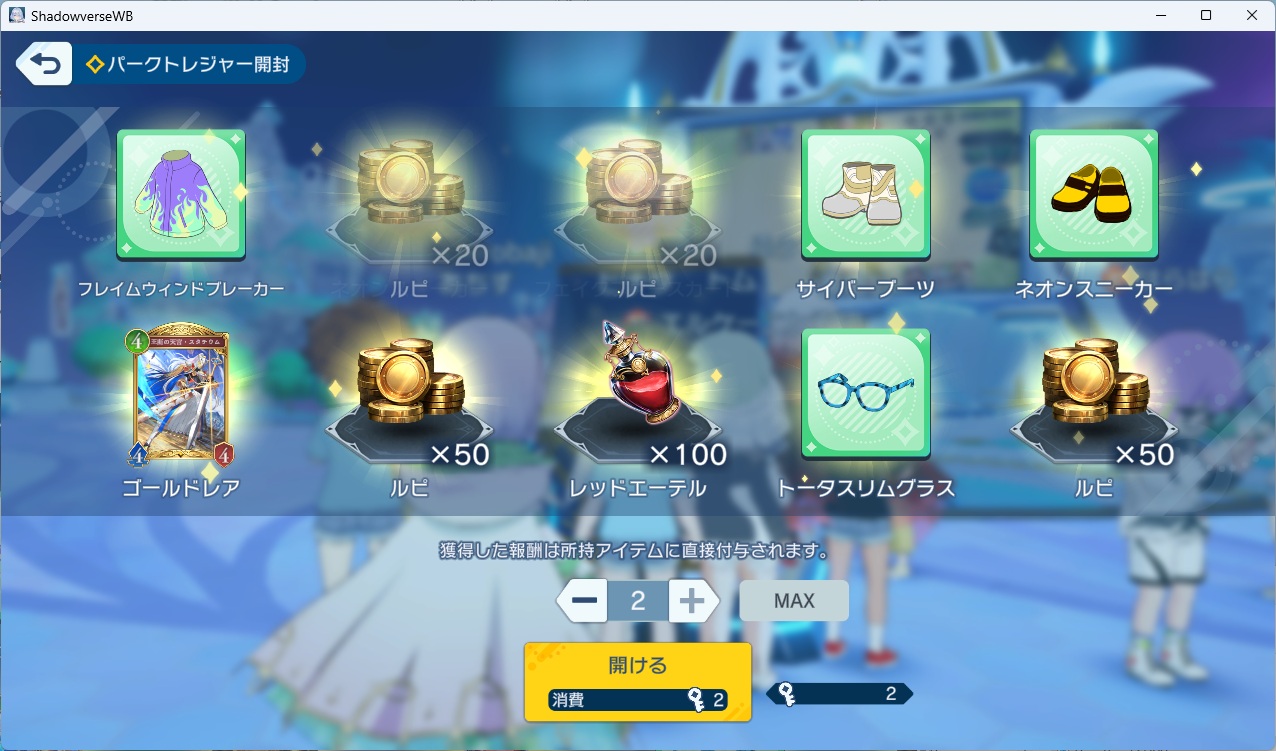Select the blue Tortoise Slim Glasses reward

point(866,393)
